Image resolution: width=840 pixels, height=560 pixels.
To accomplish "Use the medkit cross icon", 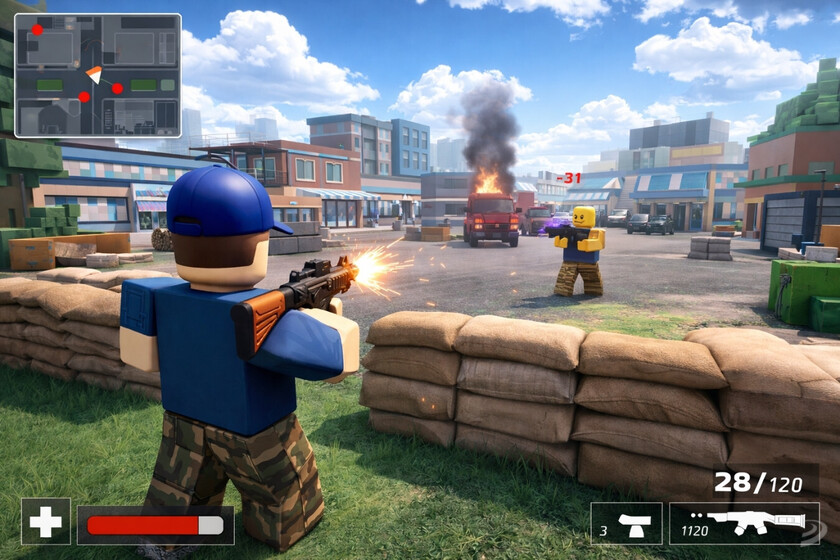I will (46, 522).
